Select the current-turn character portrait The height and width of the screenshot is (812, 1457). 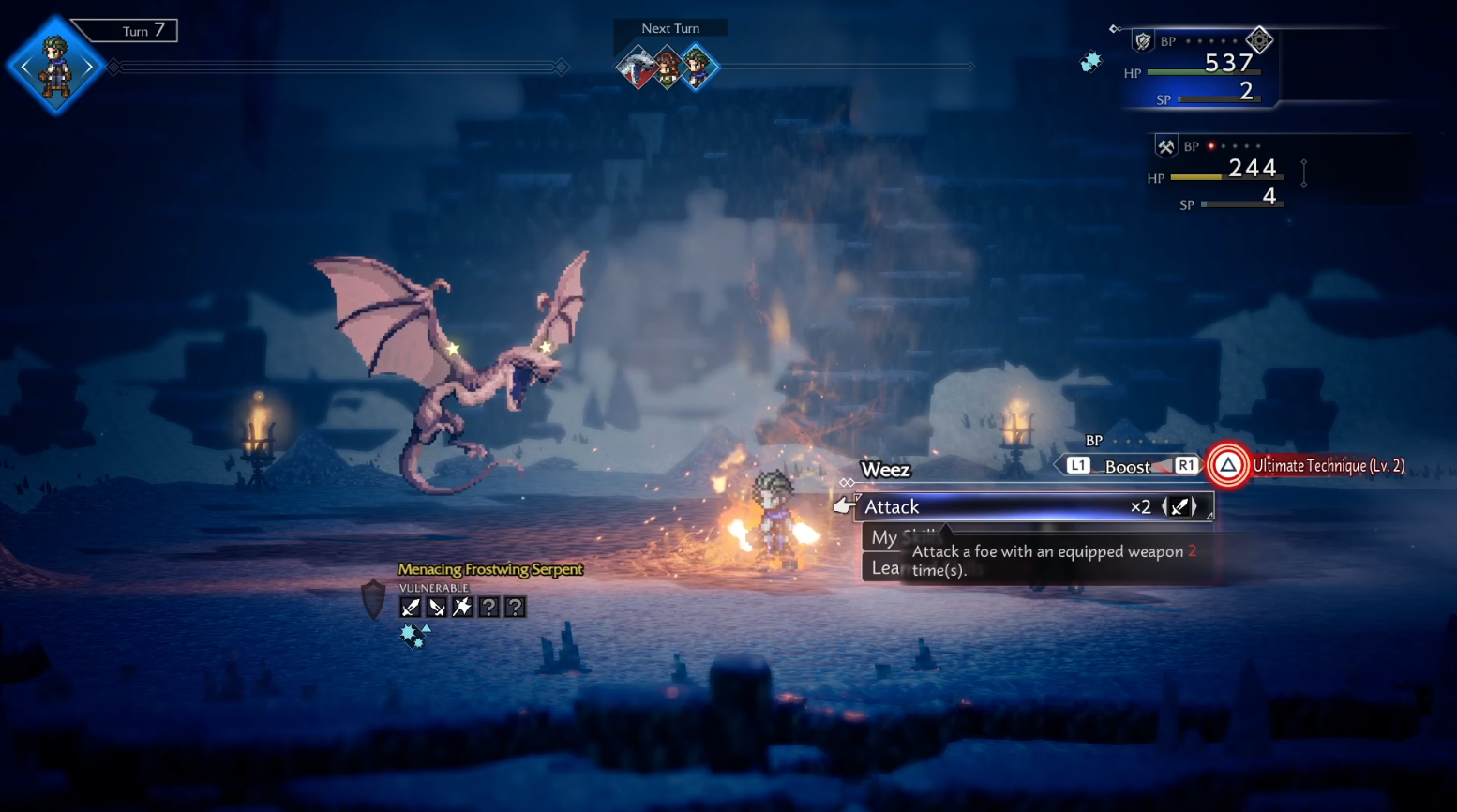point(55,66)
